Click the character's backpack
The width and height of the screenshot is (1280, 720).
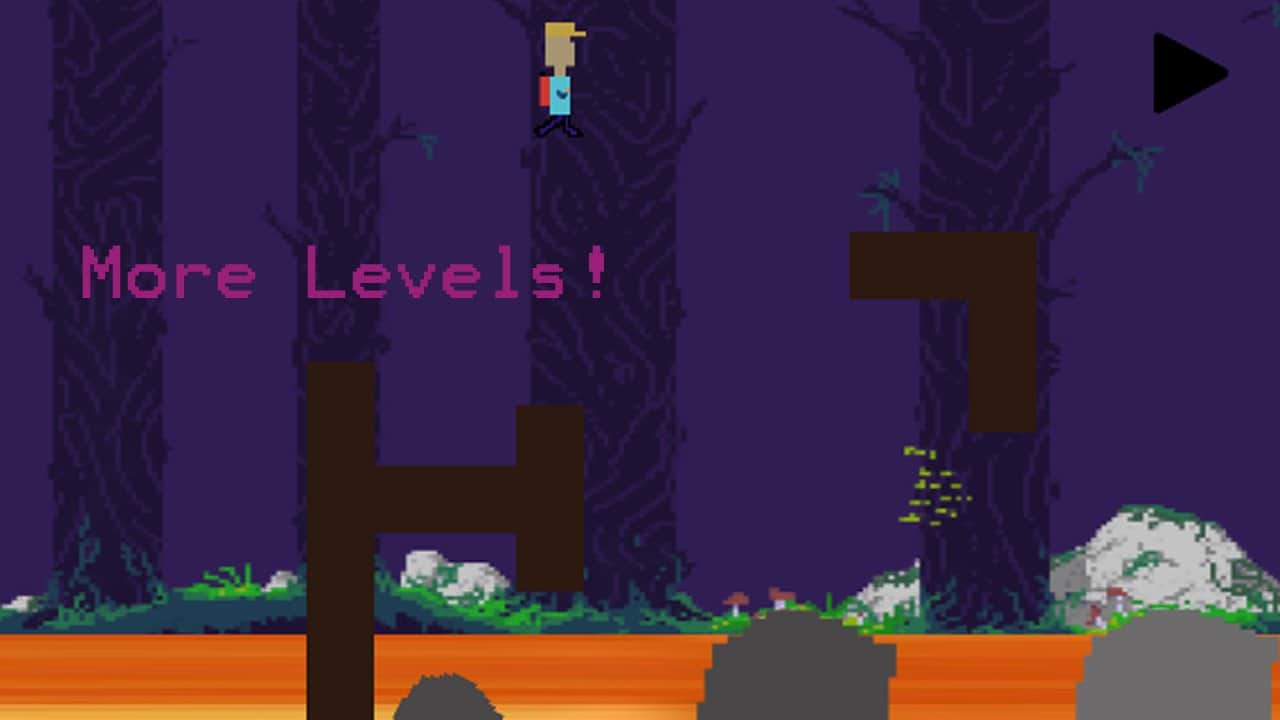tap(543, 88)
